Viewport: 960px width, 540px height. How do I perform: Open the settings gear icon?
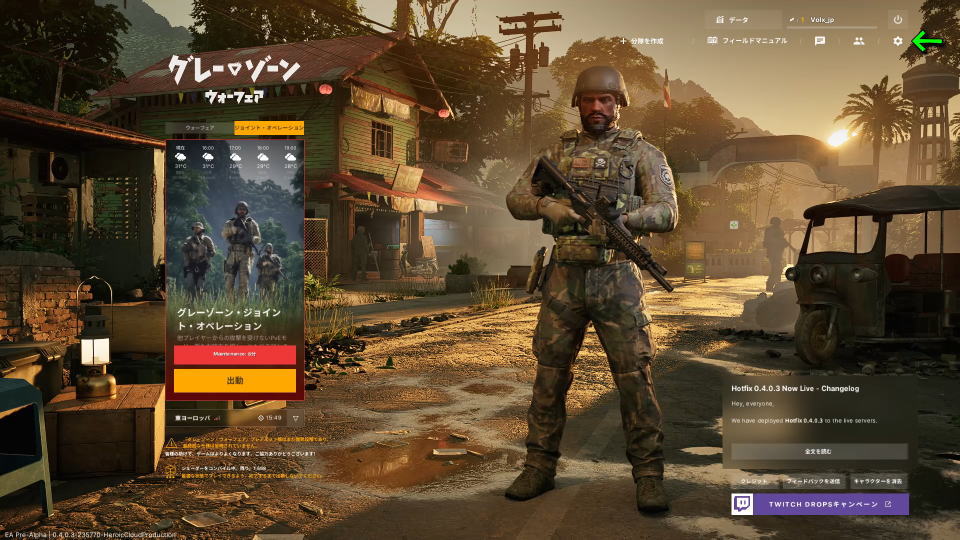coord(897,41)
